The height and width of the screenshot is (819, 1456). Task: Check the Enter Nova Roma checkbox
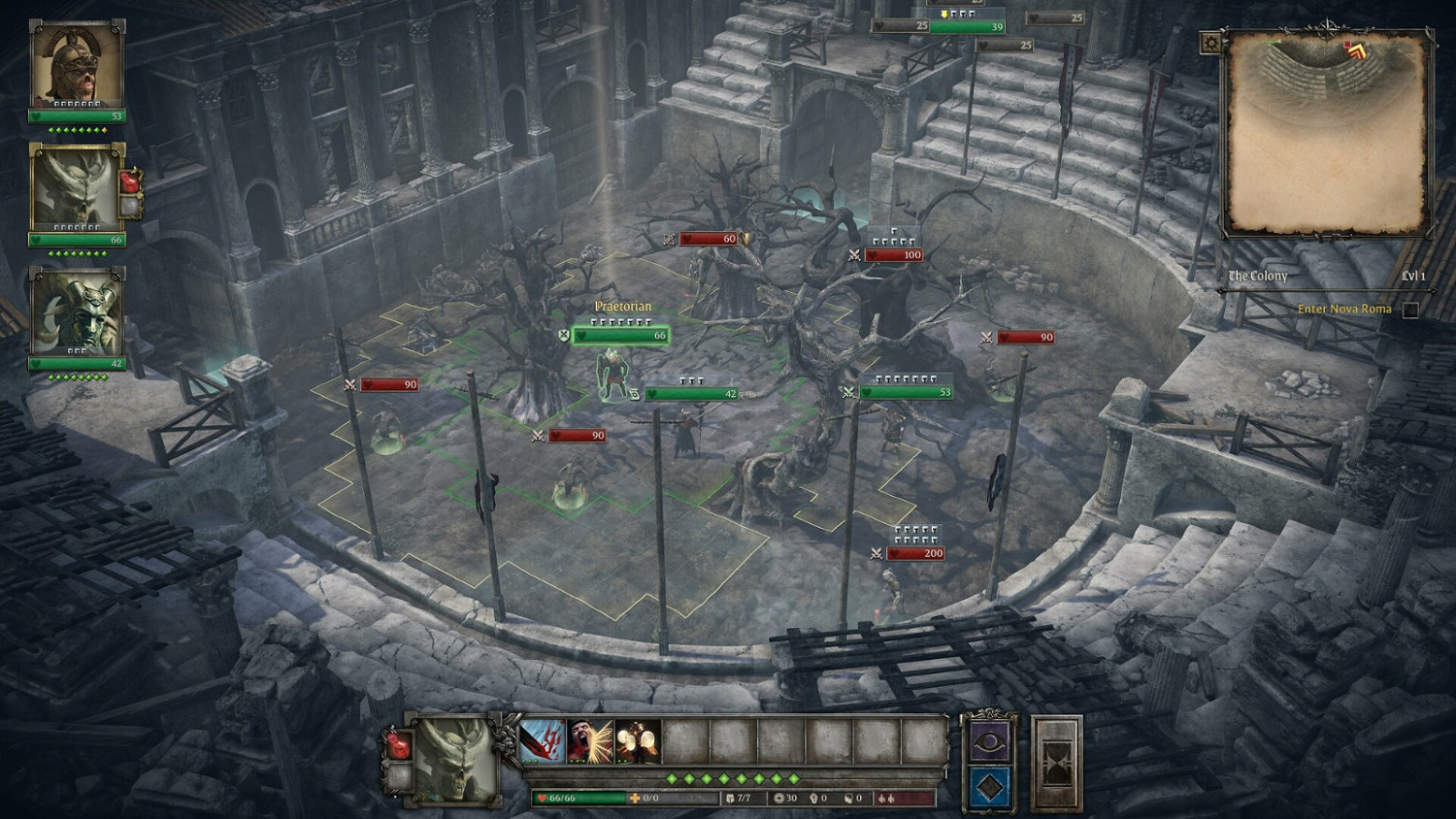(x=1410, y=311)
